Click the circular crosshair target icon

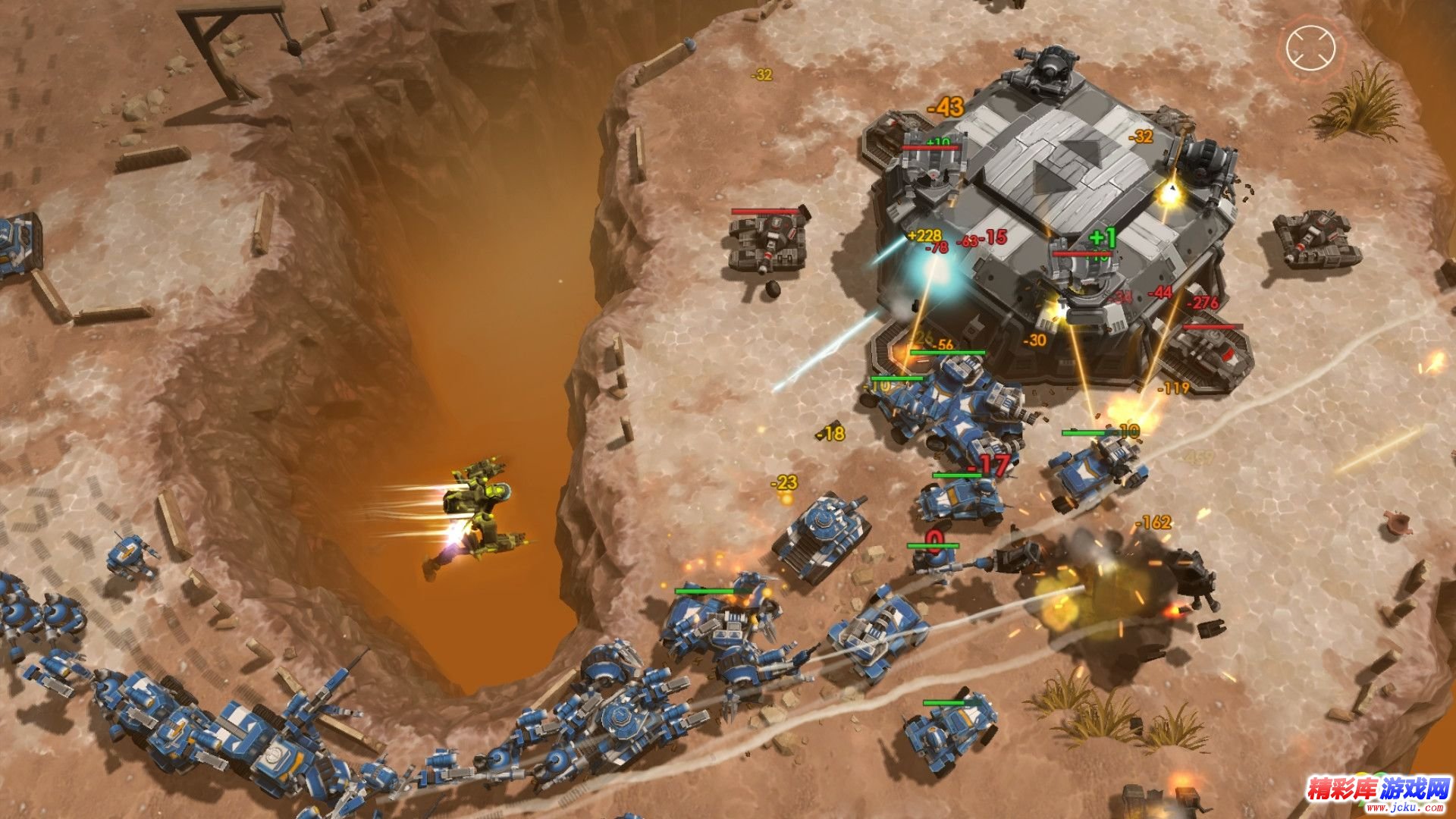[x=1310, y=47]
